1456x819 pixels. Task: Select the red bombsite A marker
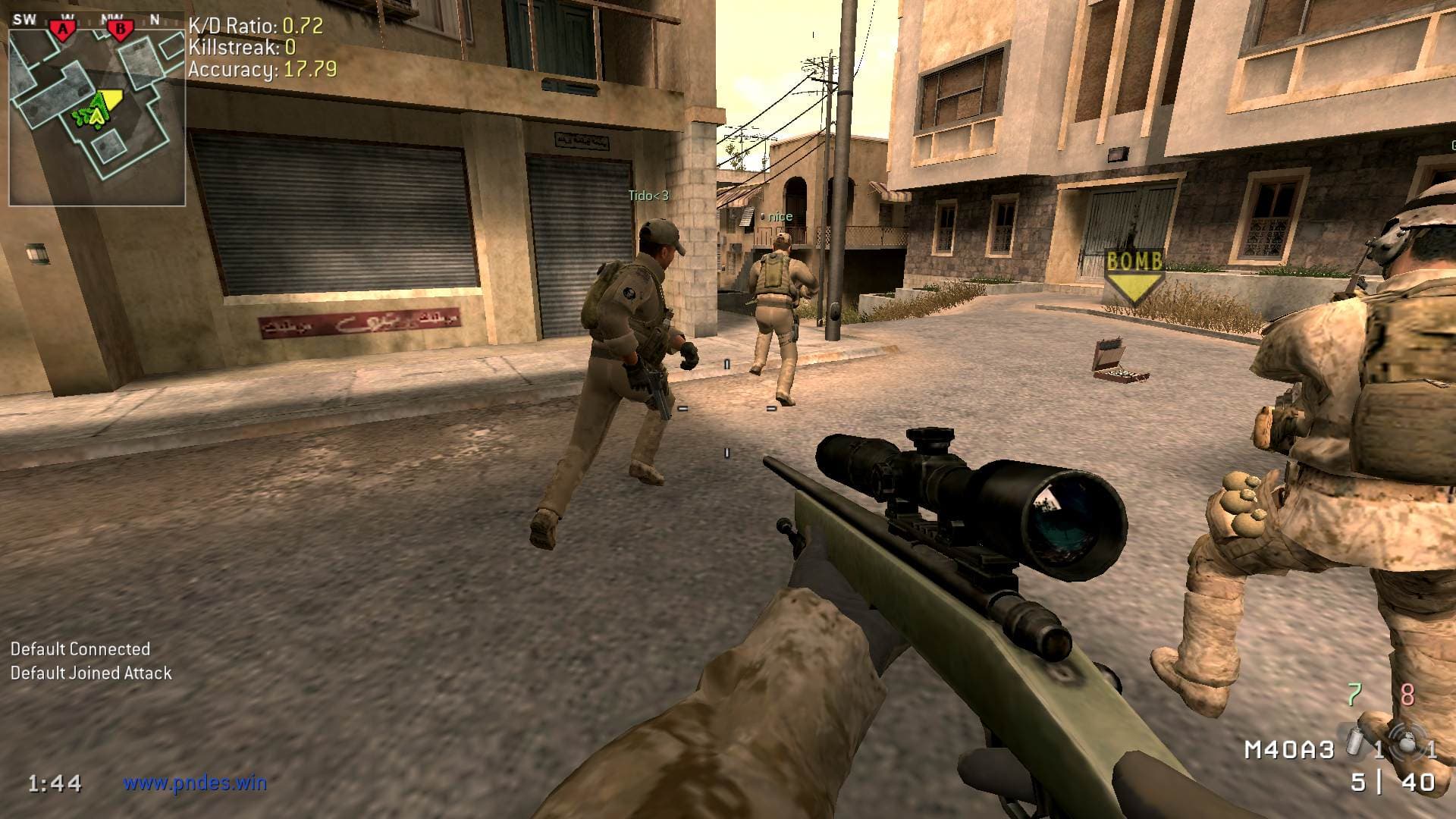coord(64,29)
